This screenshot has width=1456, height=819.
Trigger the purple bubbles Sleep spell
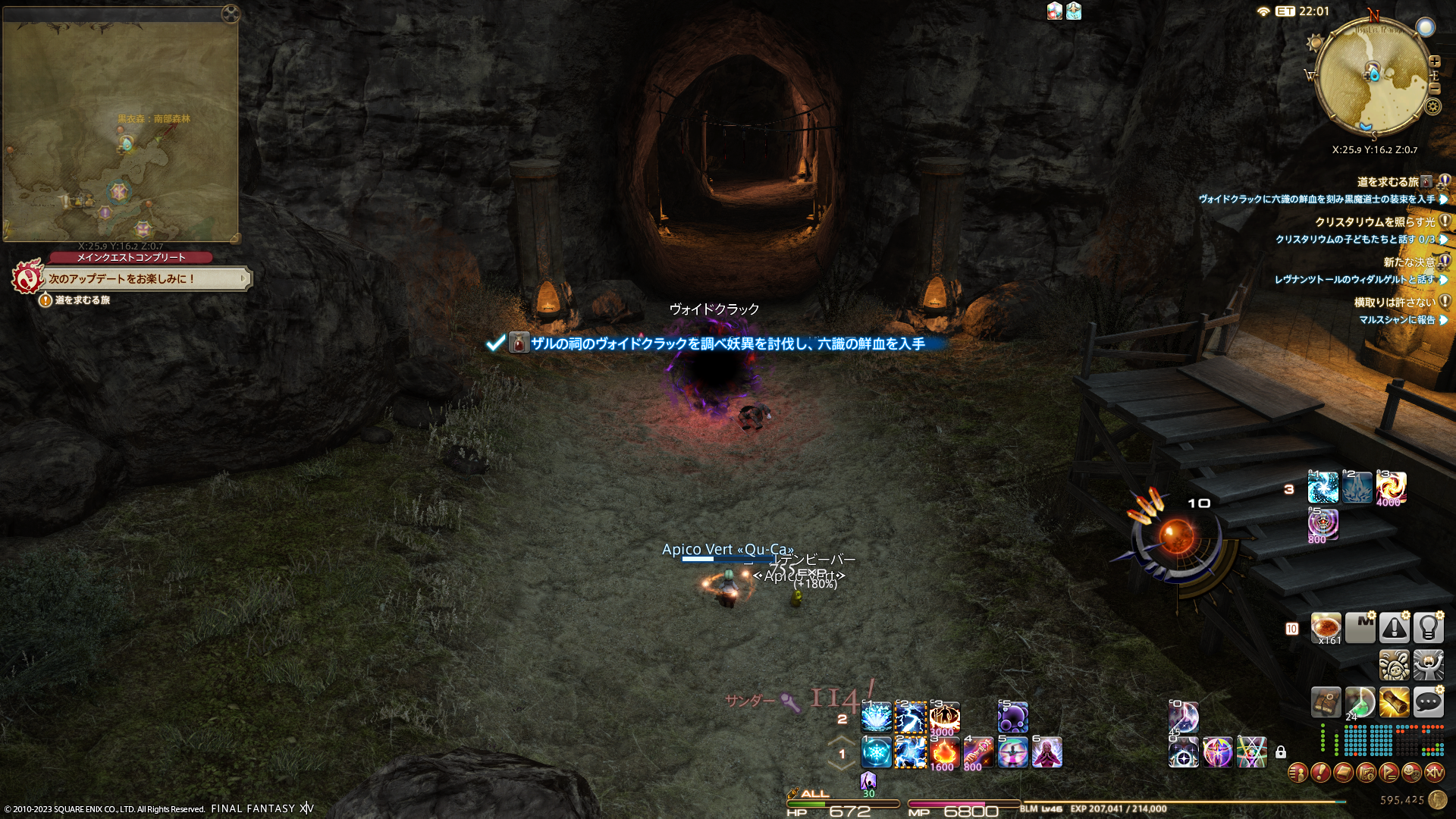[x=1012, y=717]
